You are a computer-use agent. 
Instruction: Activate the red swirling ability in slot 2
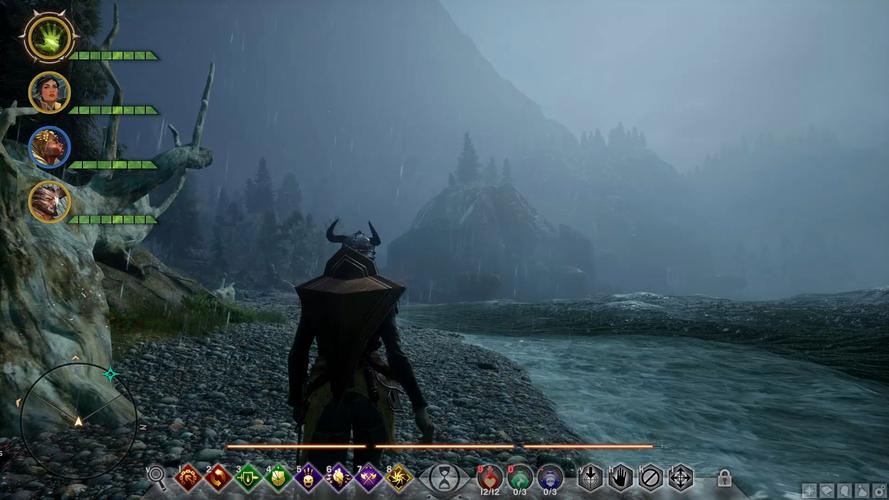click(x=219, y=477)
